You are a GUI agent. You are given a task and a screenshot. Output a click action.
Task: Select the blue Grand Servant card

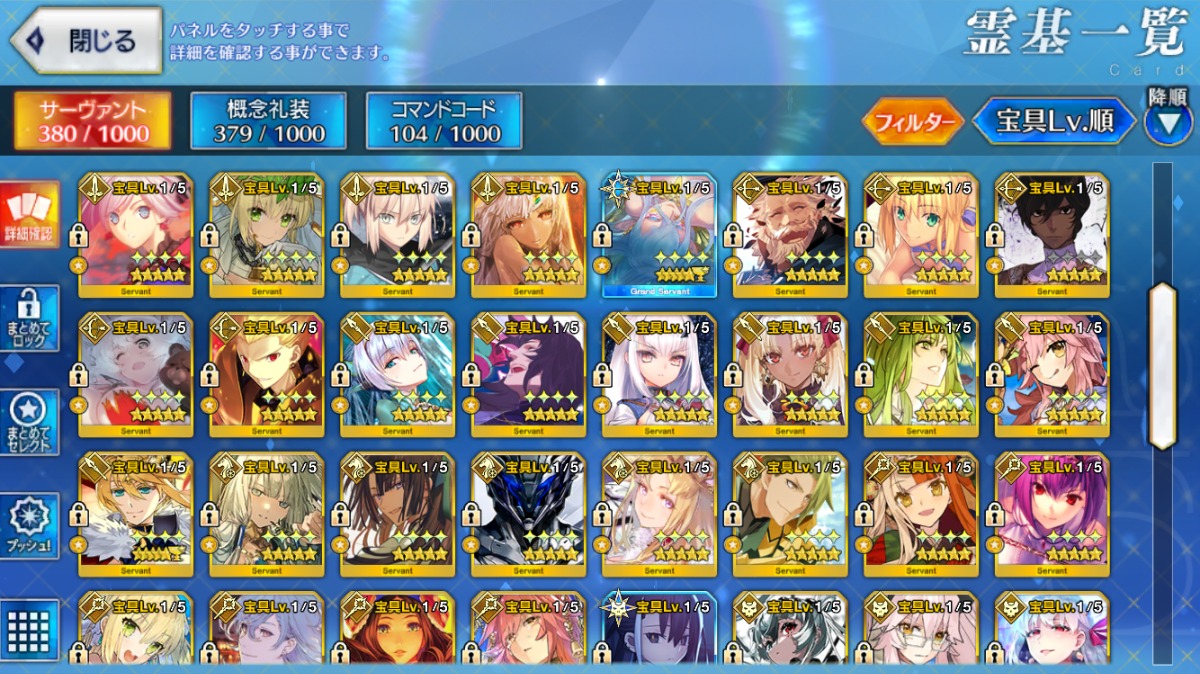point(659,235)
